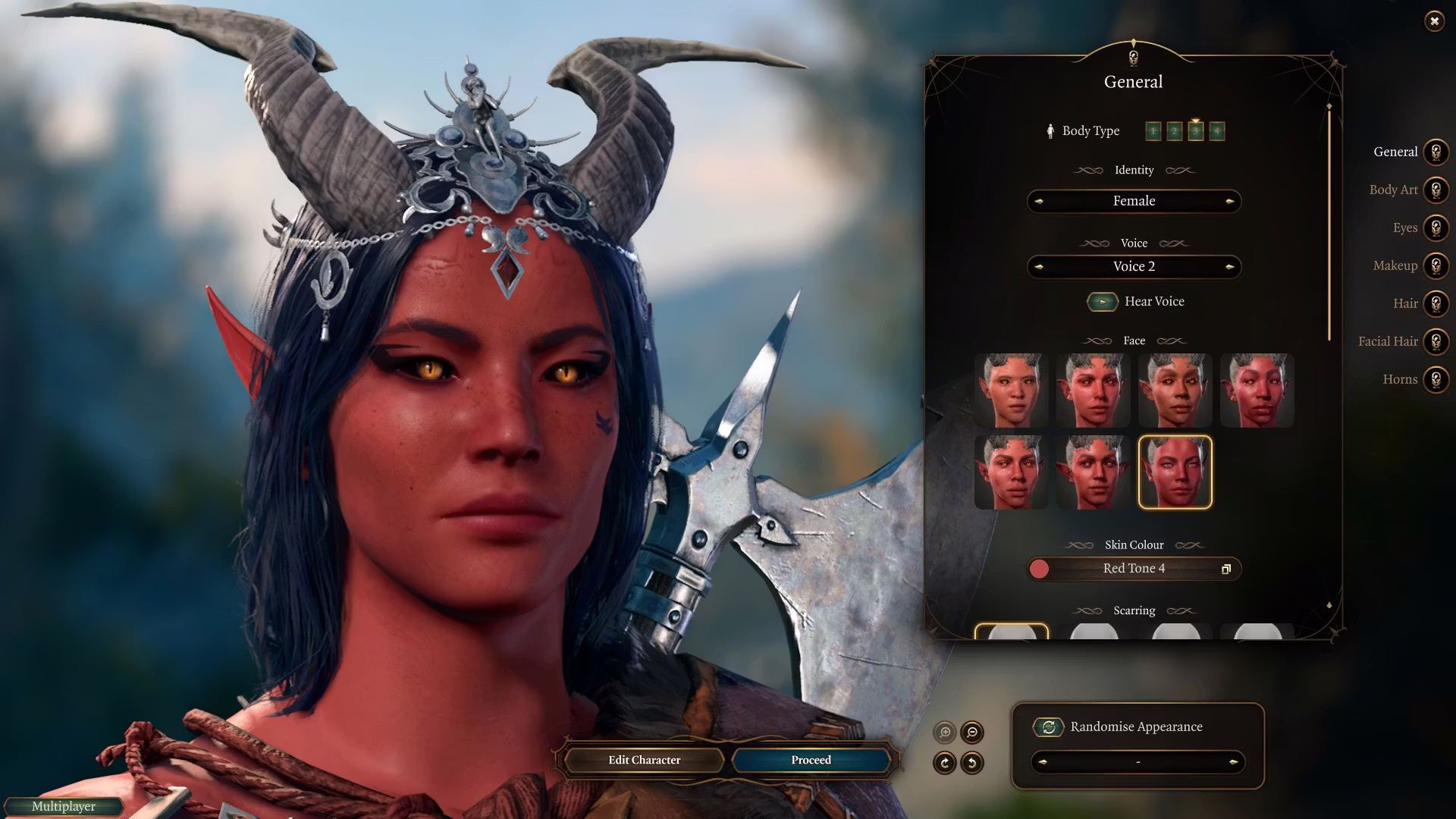Image resolution: width=1456 pixels, height=819 pixels.
Task: Click the Edit Character button
Action: click(x=644, y=760)
